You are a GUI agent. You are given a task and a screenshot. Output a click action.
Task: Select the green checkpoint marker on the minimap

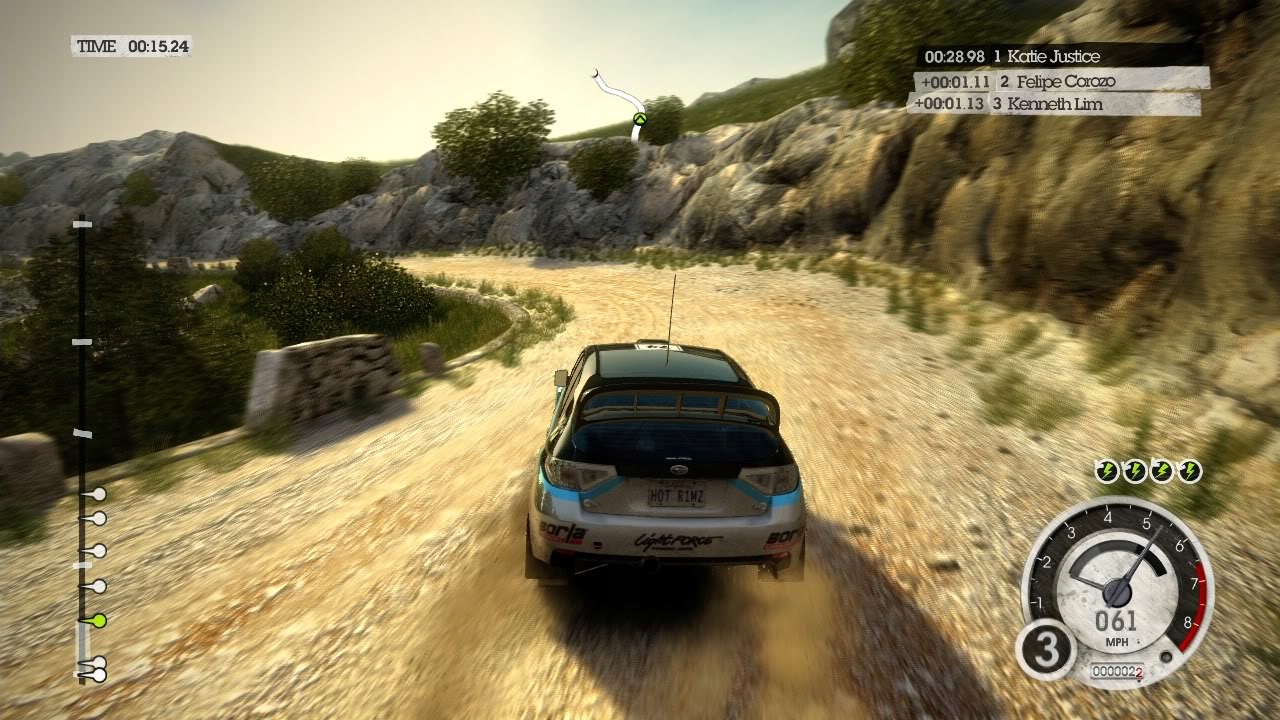click(640, 120)
